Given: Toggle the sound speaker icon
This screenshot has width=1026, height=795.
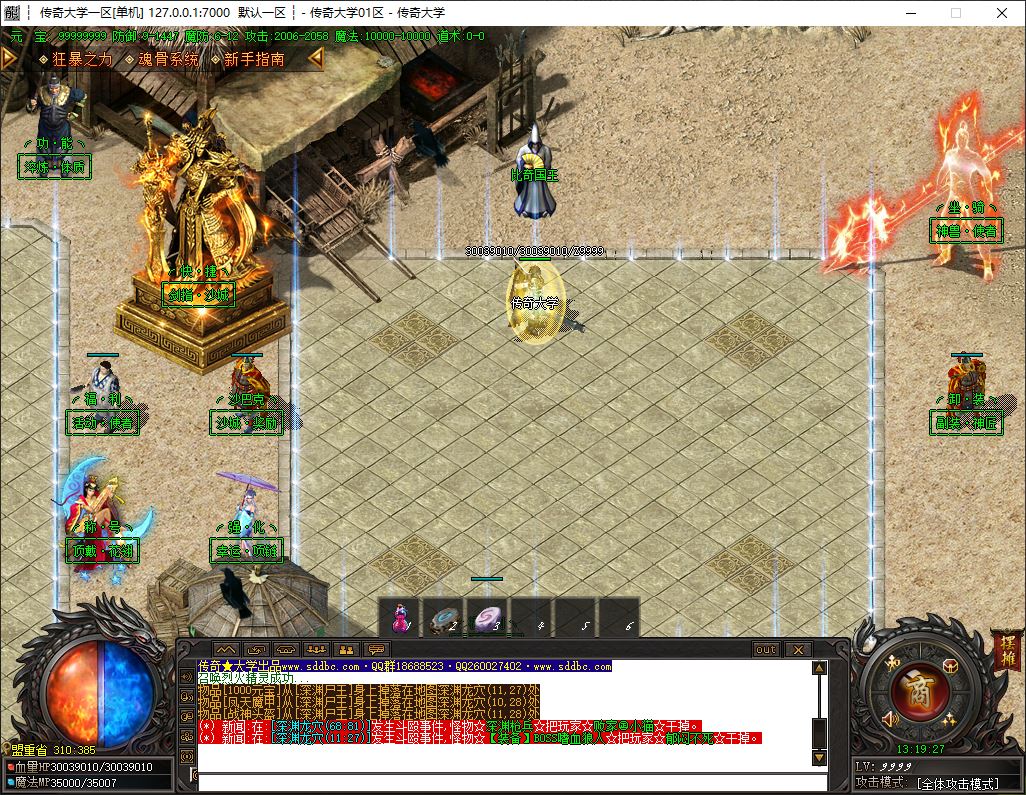Looking at the screenshot, I should (891, 717).
